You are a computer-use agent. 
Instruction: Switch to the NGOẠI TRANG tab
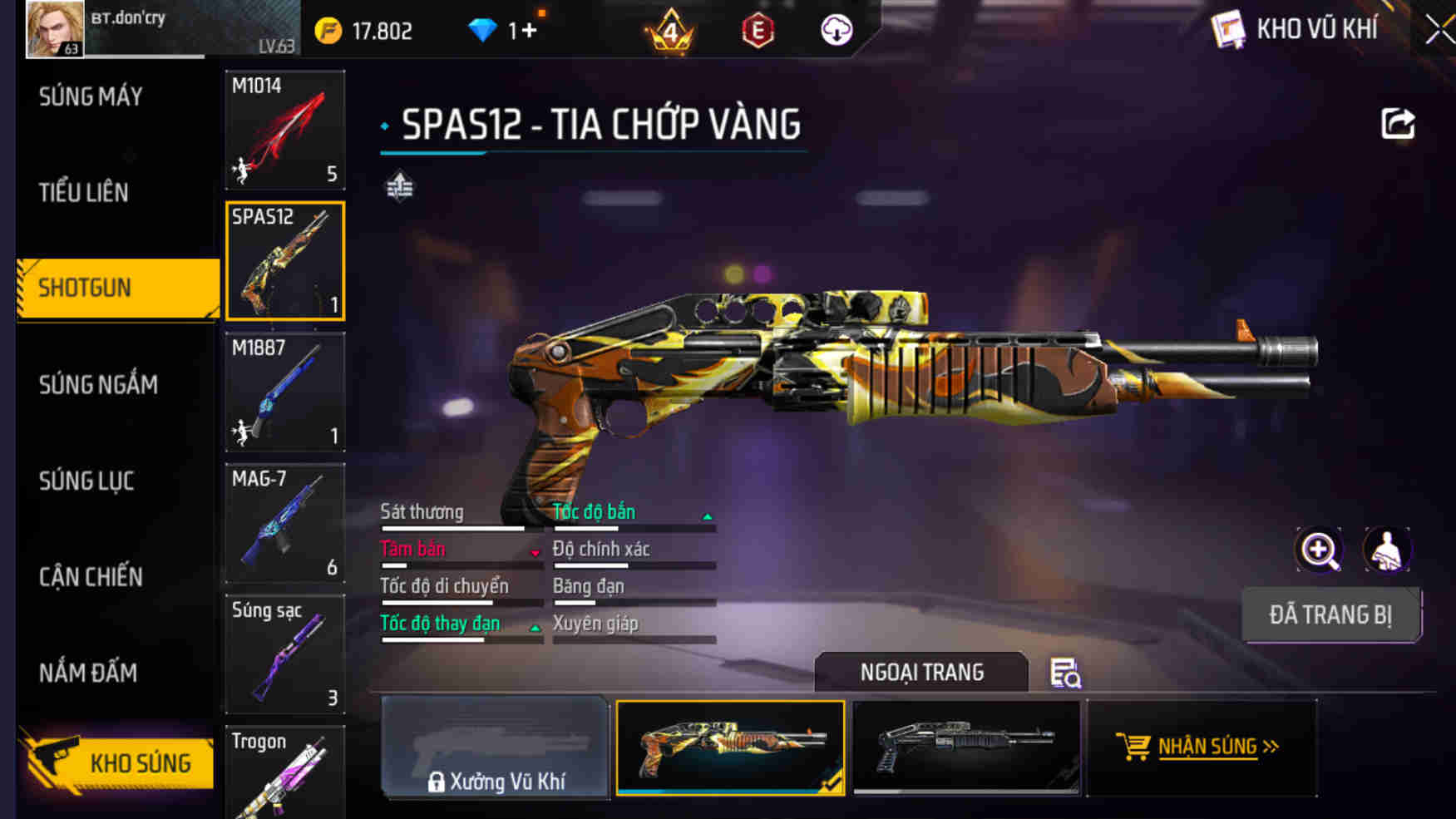(921, 672)
